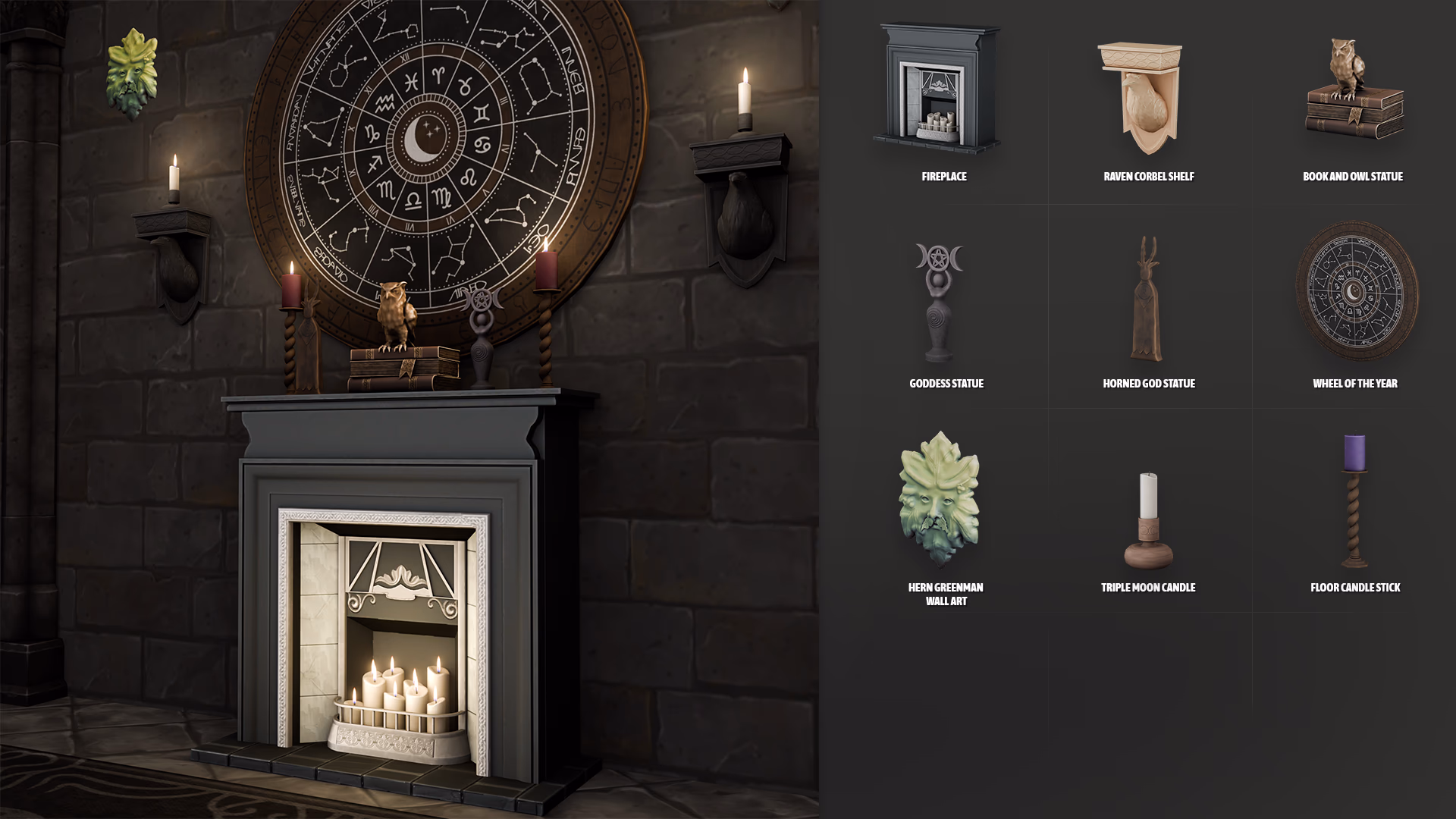The width and height of the screenshot is (1456, 819).
Task: Select the Fireplace item thumbnail
Action: [939, 89]
